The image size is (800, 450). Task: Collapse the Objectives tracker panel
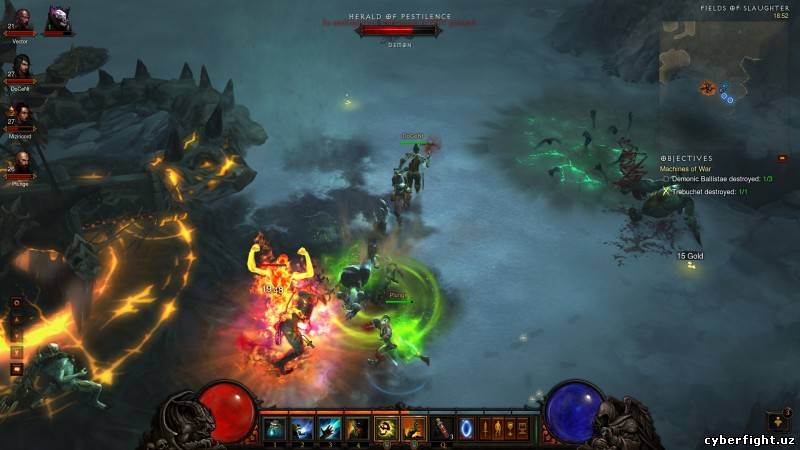[x=782, y=158]
